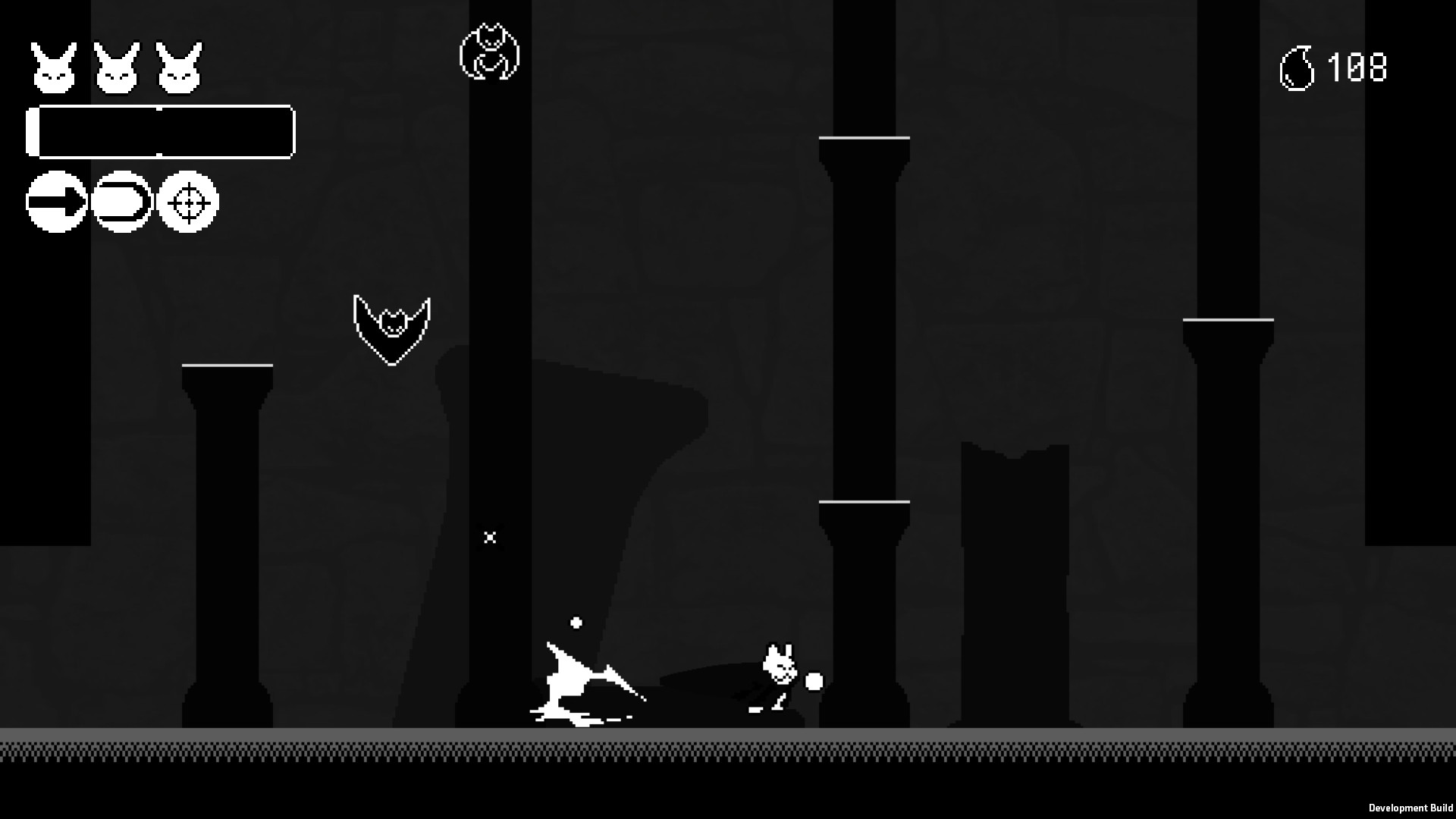Click the small x crosshair cursor marker
Viewport: 1456px width, 819px height.
click(490, 538)
